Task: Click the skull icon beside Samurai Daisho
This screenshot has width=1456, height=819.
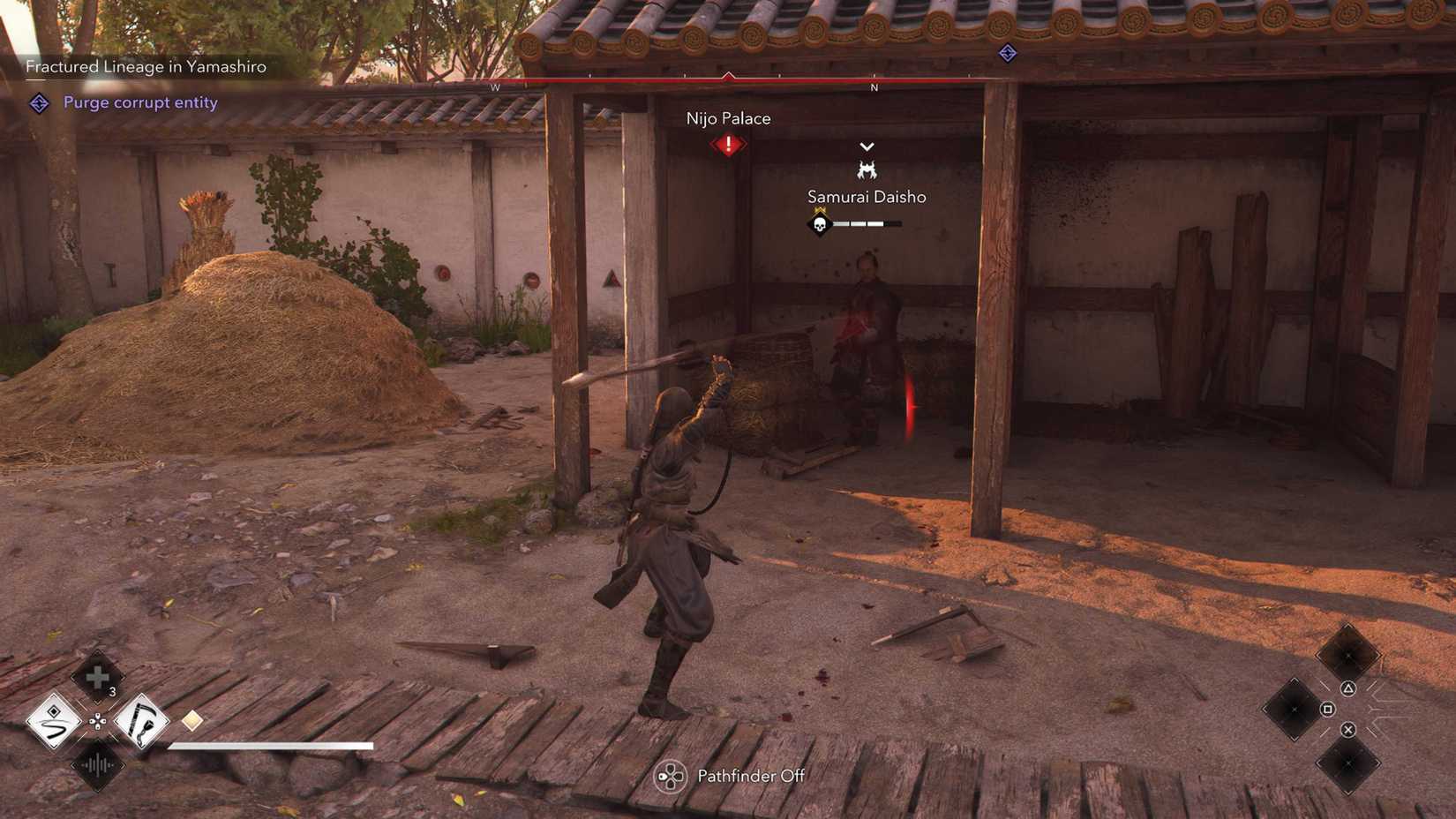Action: [x=819, y=223]
